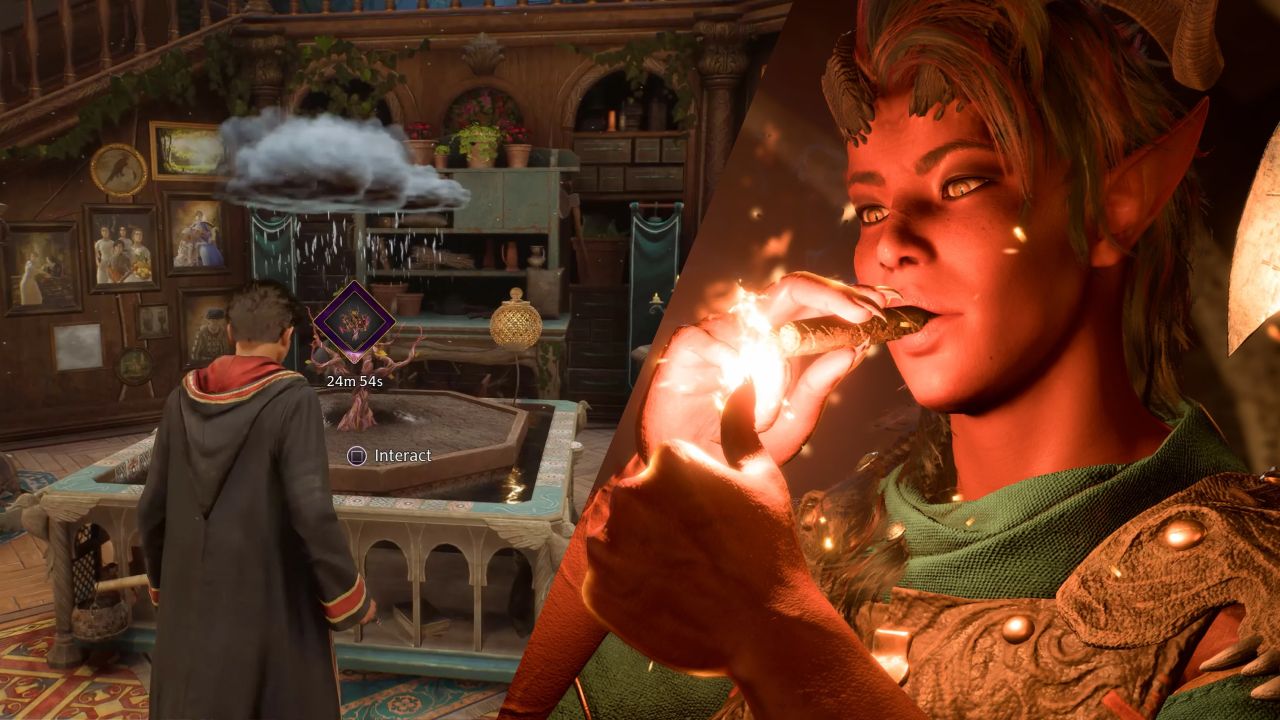Select the purple diamond plant marker icon
Image resolution: width=1280 pixels, height=720 pixels.
click(x=353, y=322)
